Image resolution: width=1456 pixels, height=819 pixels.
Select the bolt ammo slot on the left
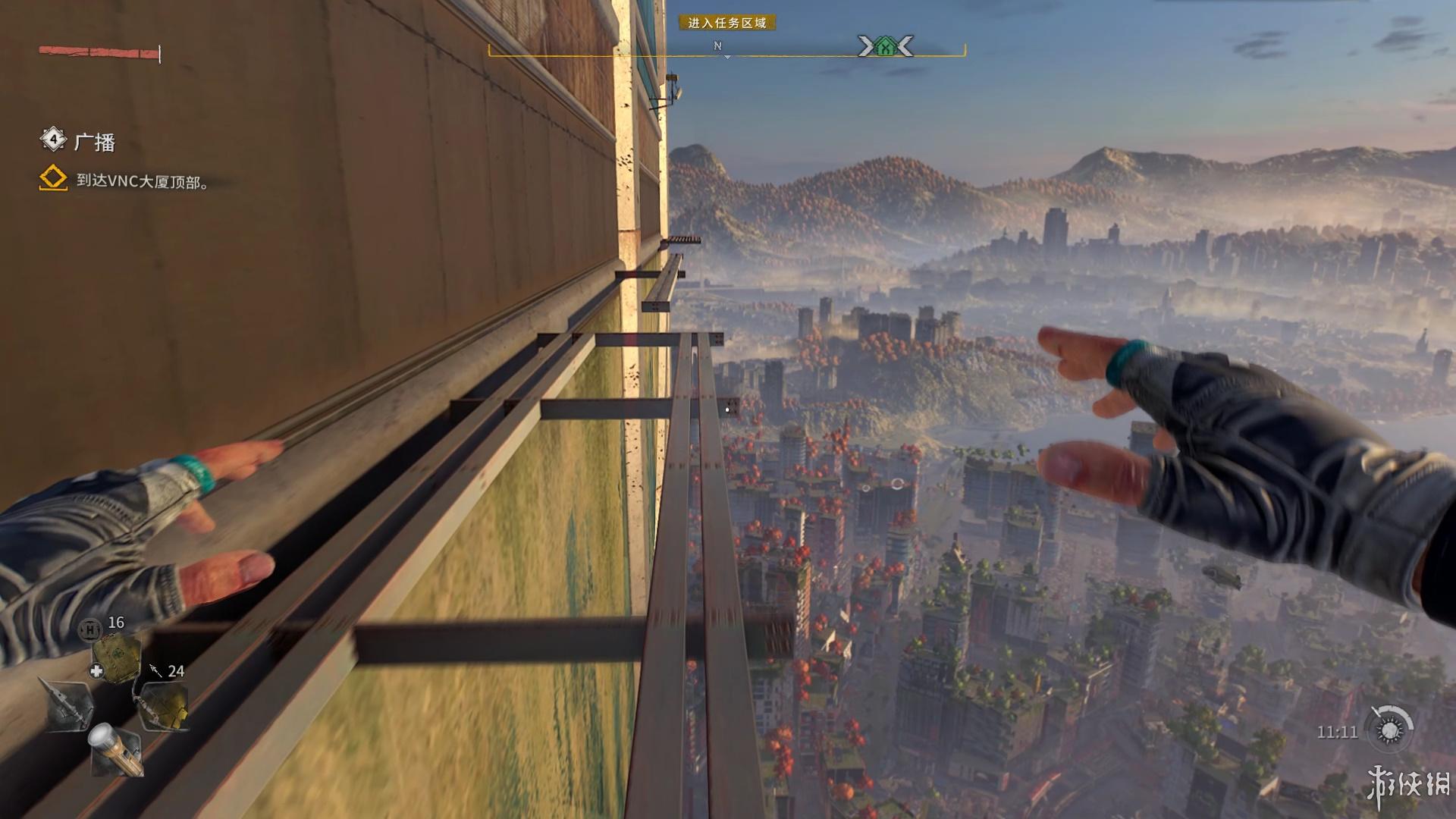click(69, 705)
